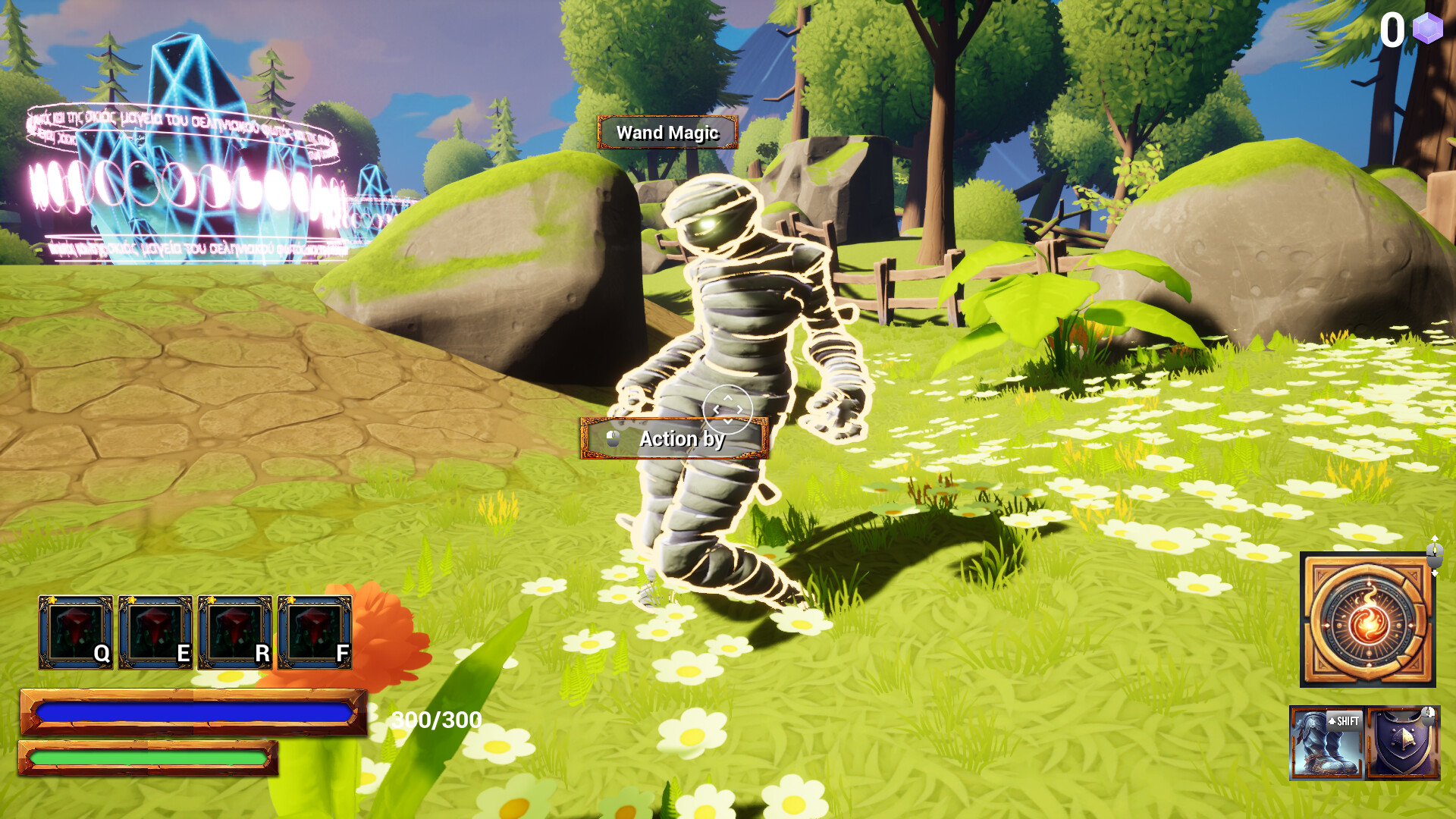Select the purple shield block ability
This screenshot has width=1456, height=819.
1404,743
